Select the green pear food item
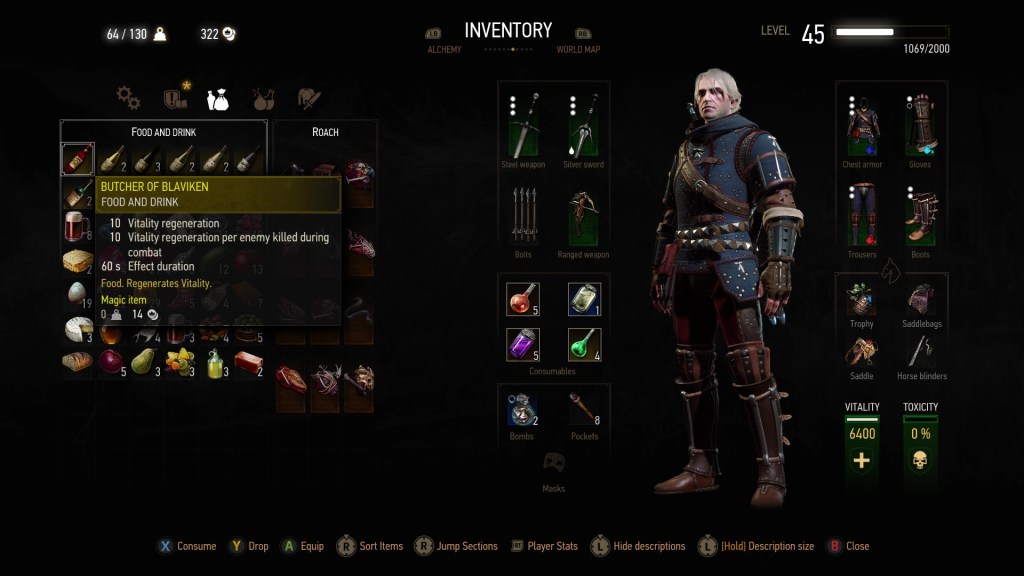This screenshot has height=576, width=1024. (142, 360)
